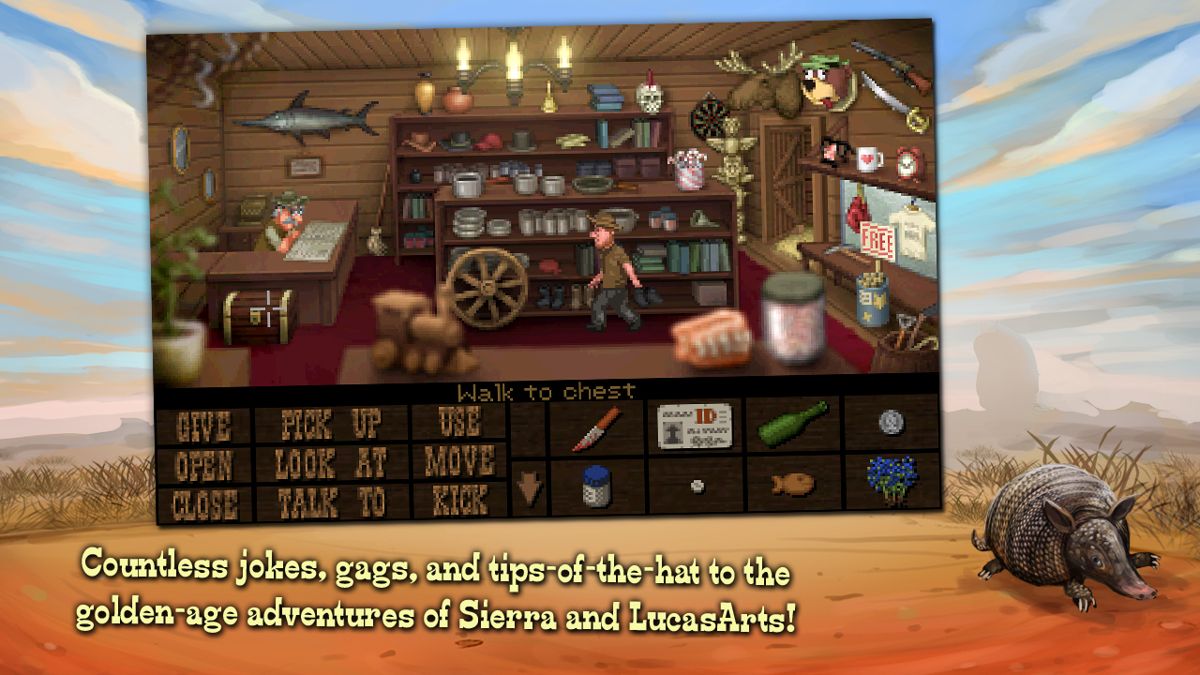
Task: Choose the LOOK AT verb
Action: click(x=332, y=463)
